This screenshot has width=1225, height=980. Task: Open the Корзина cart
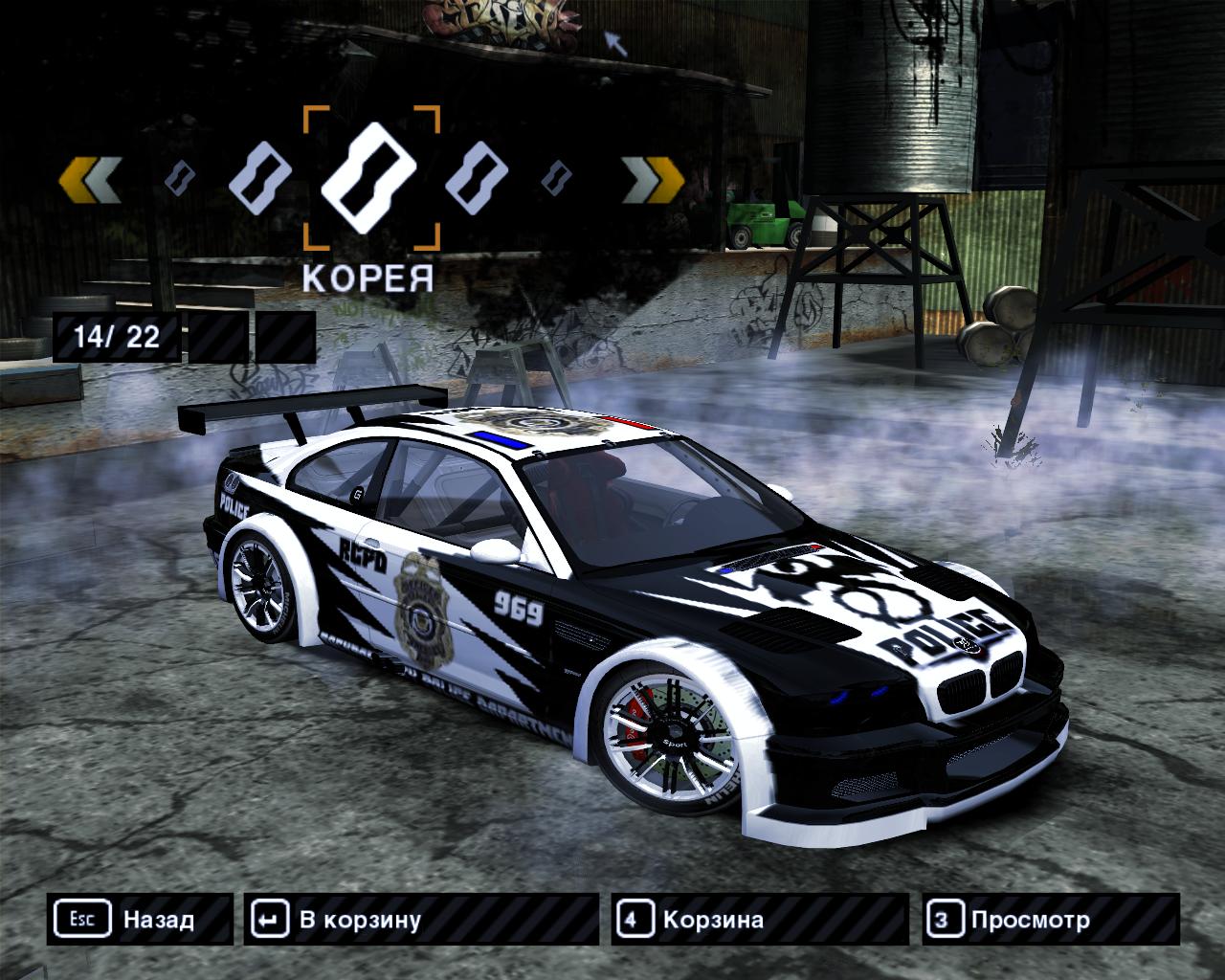click(x=759, y=920)
